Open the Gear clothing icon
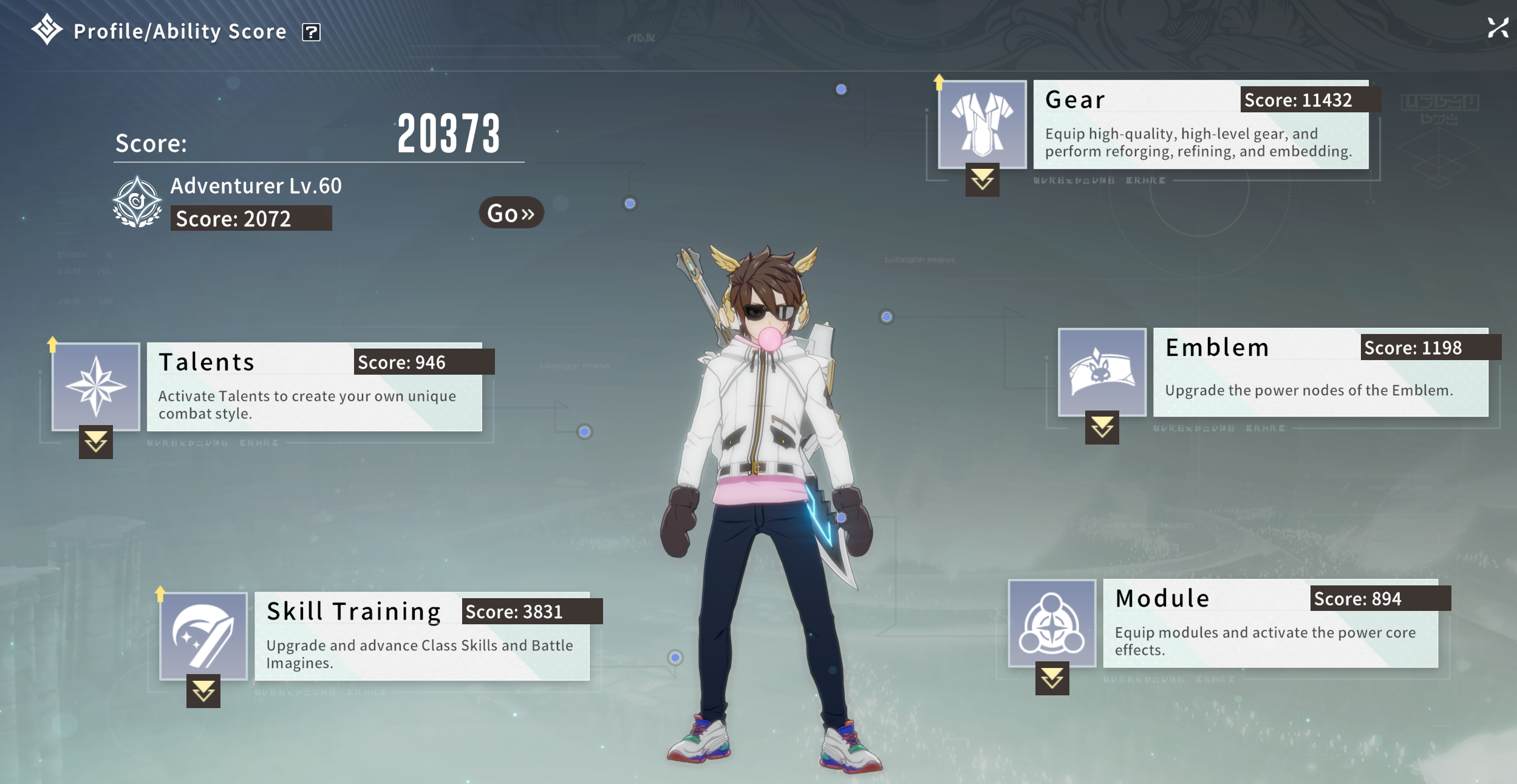Viewport: 1517px width, 784px height. click(x=982, y=124)
